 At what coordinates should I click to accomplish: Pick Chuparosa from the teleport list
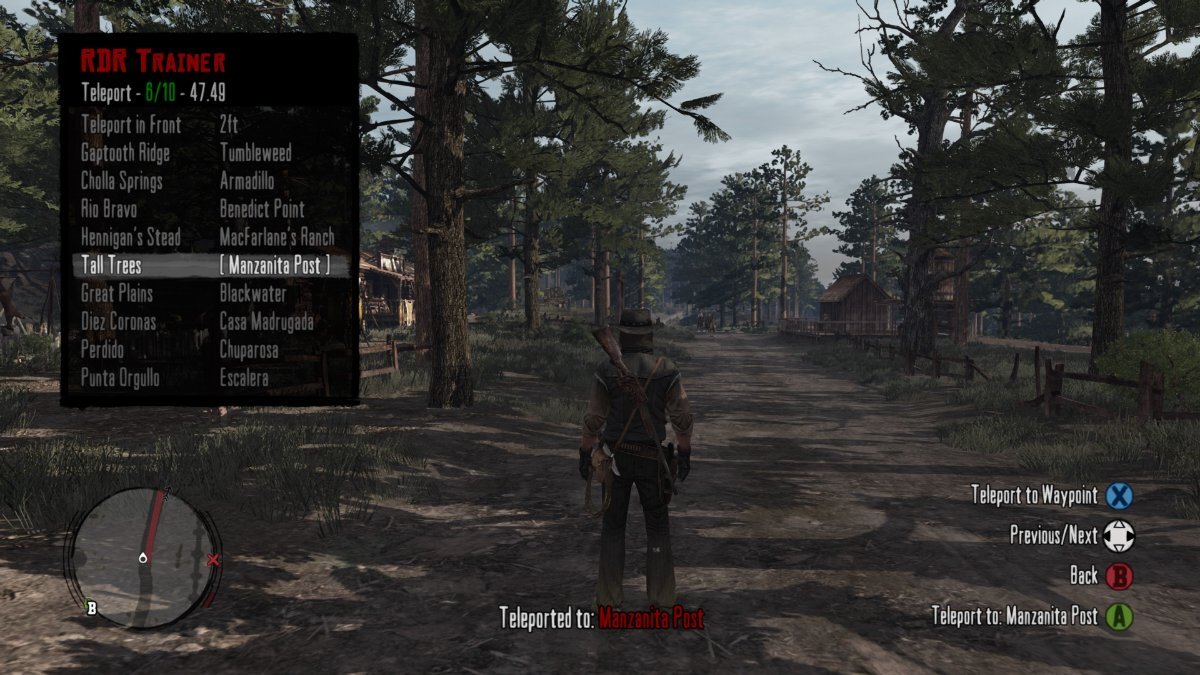(249, 350)
